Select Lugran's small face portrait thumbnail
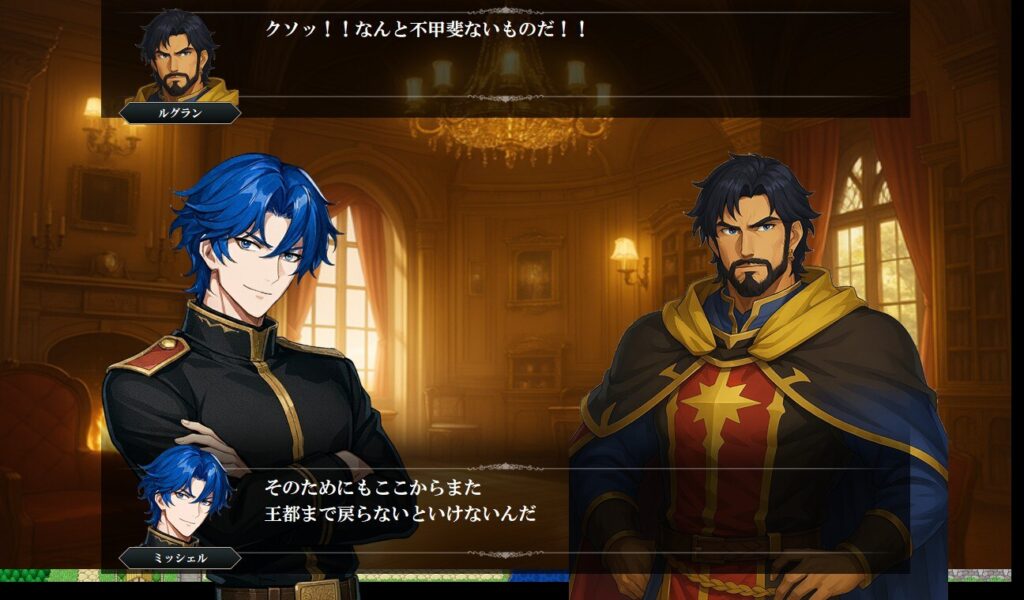The width and height of the screenshot is (1024, 600). 181,55
